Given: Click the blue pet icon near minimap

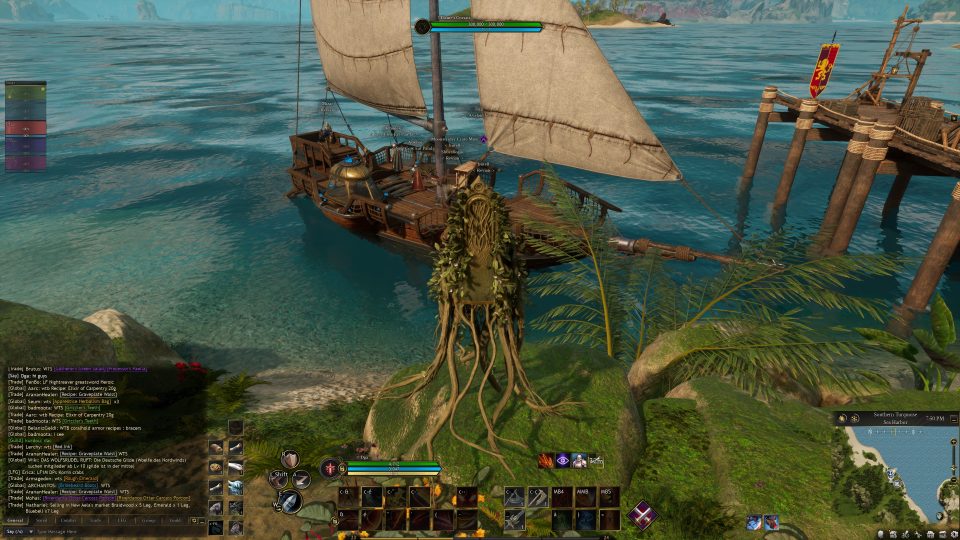Looking at the screenshot, I should click(x=754, y=522).
